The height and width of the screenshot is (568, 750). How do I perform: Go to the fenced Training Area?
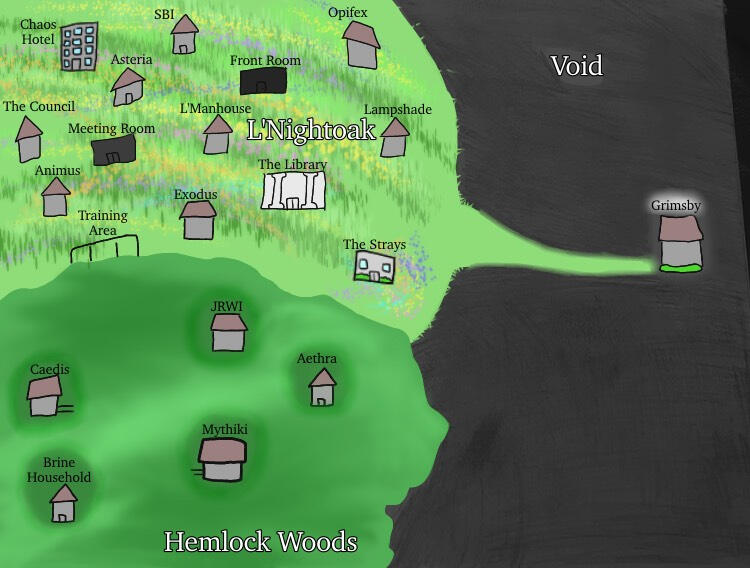105,248
